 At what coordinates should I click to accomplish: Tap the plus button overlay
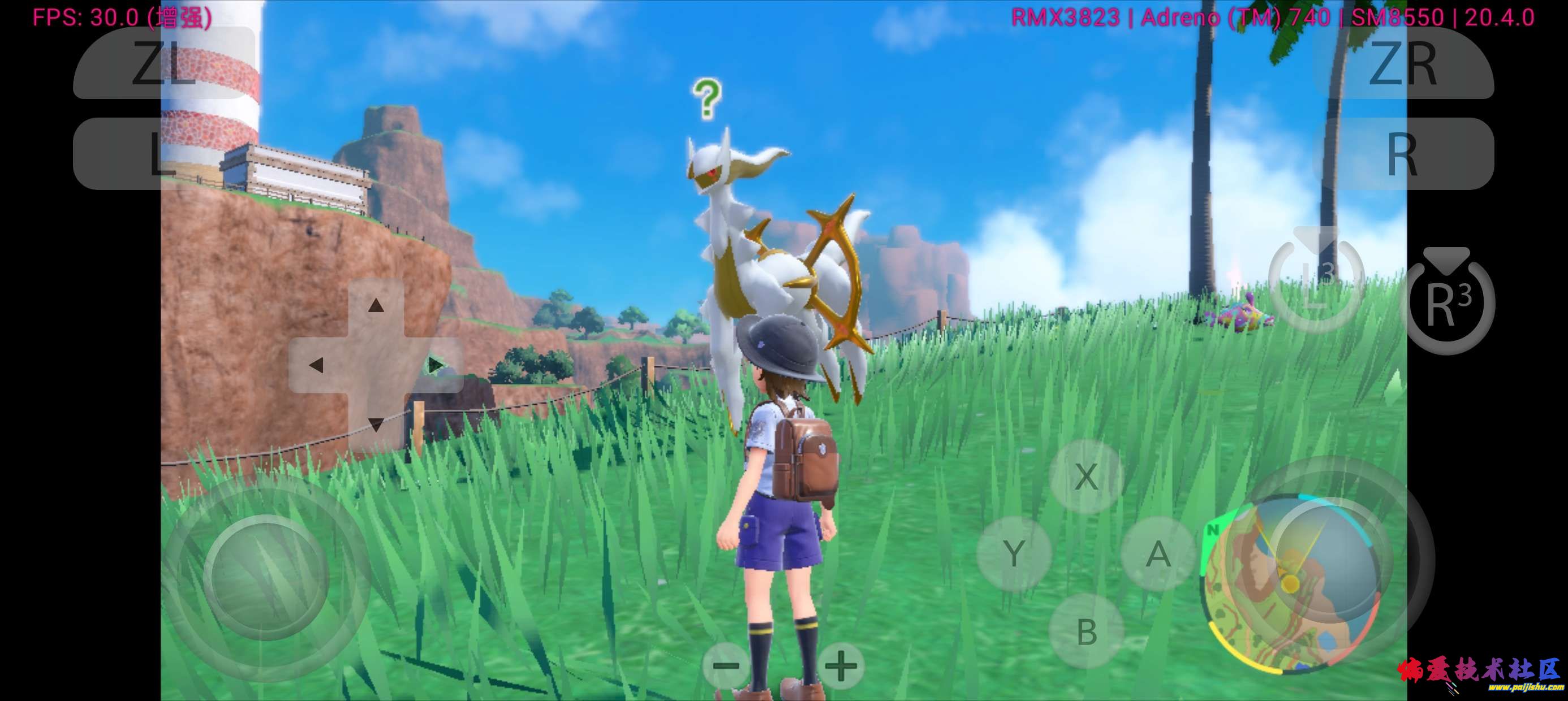coord(841,666)
